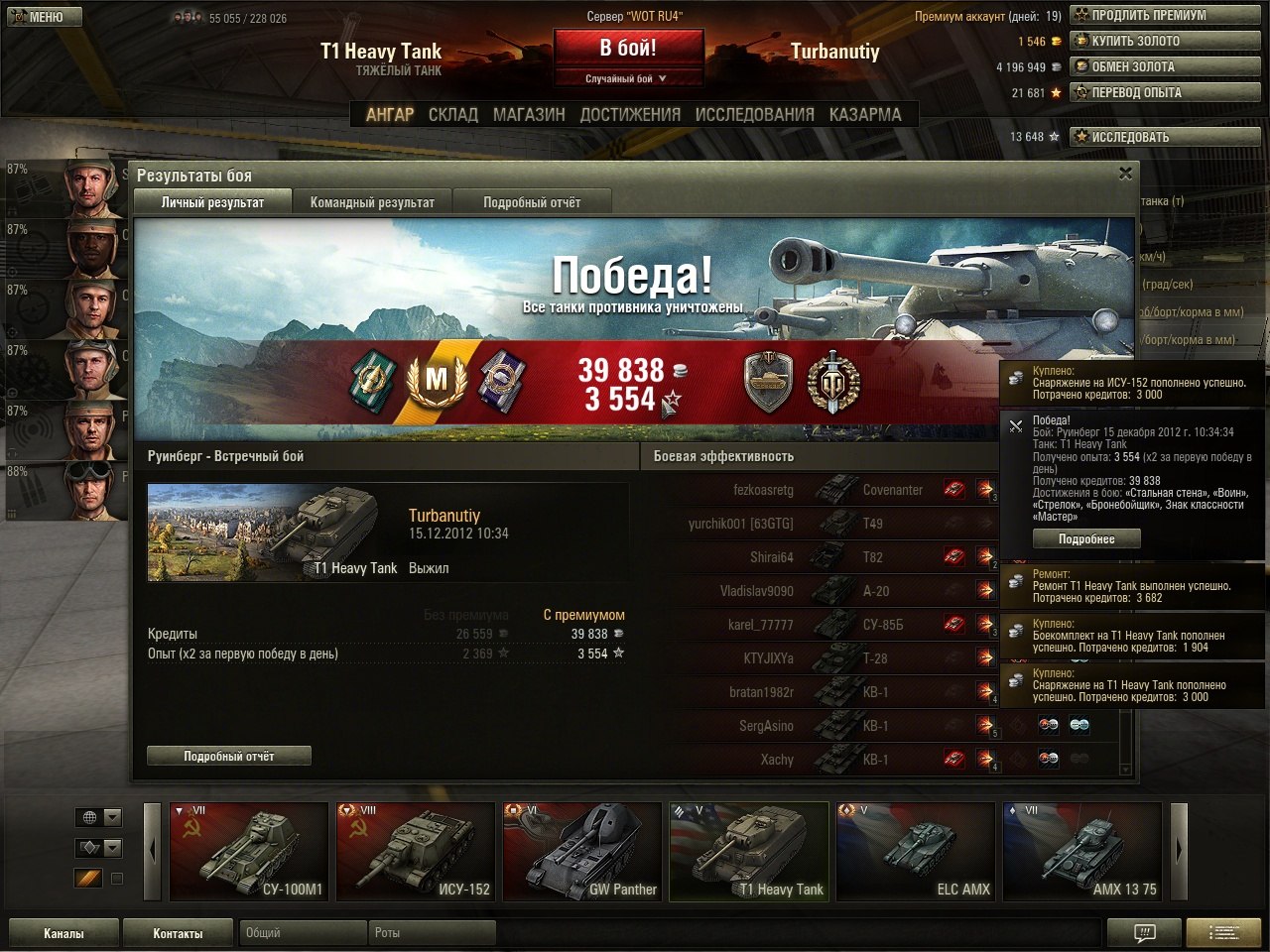The height and width of the screenshot is (952, 1270).
Task: Click Подробнее in the victory notification
Action: (x=1086, y=538)
